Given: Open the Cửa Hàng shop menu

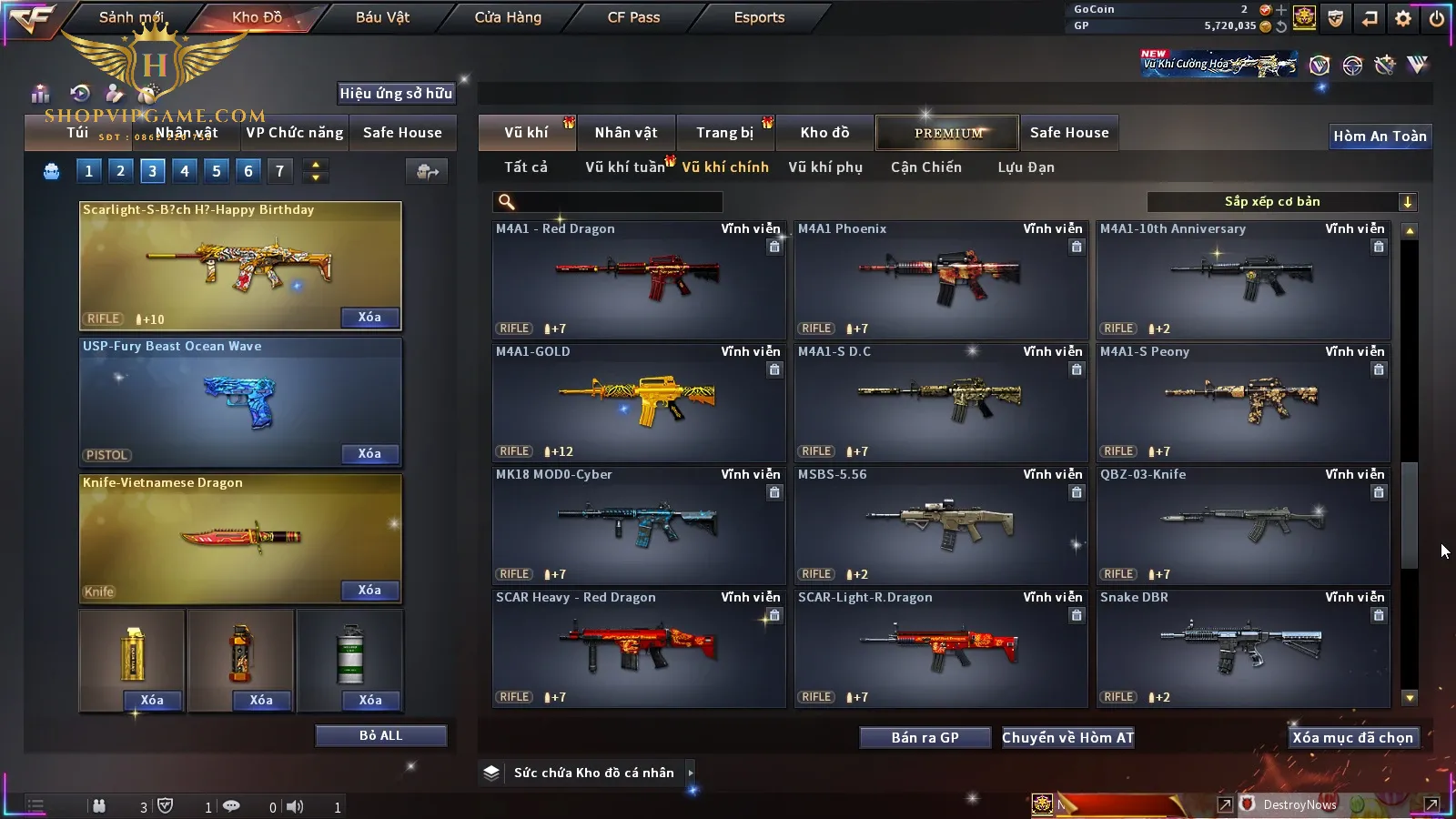Looking at the screenshot, I should (508, 17).
